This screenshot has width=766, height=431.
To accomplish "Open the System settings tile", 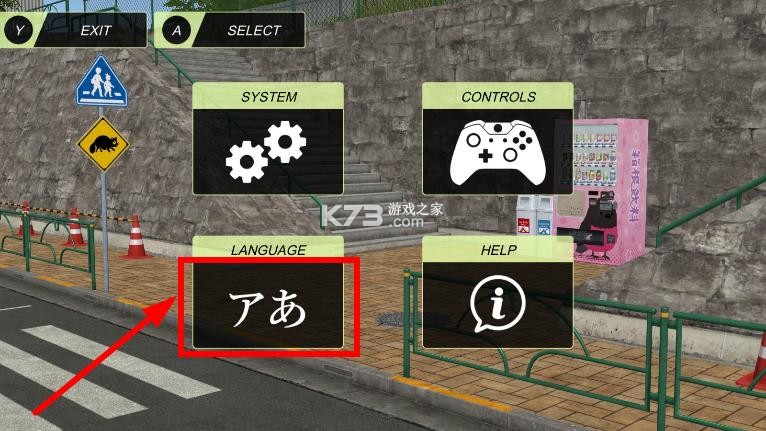I will [x=268, y=139].
